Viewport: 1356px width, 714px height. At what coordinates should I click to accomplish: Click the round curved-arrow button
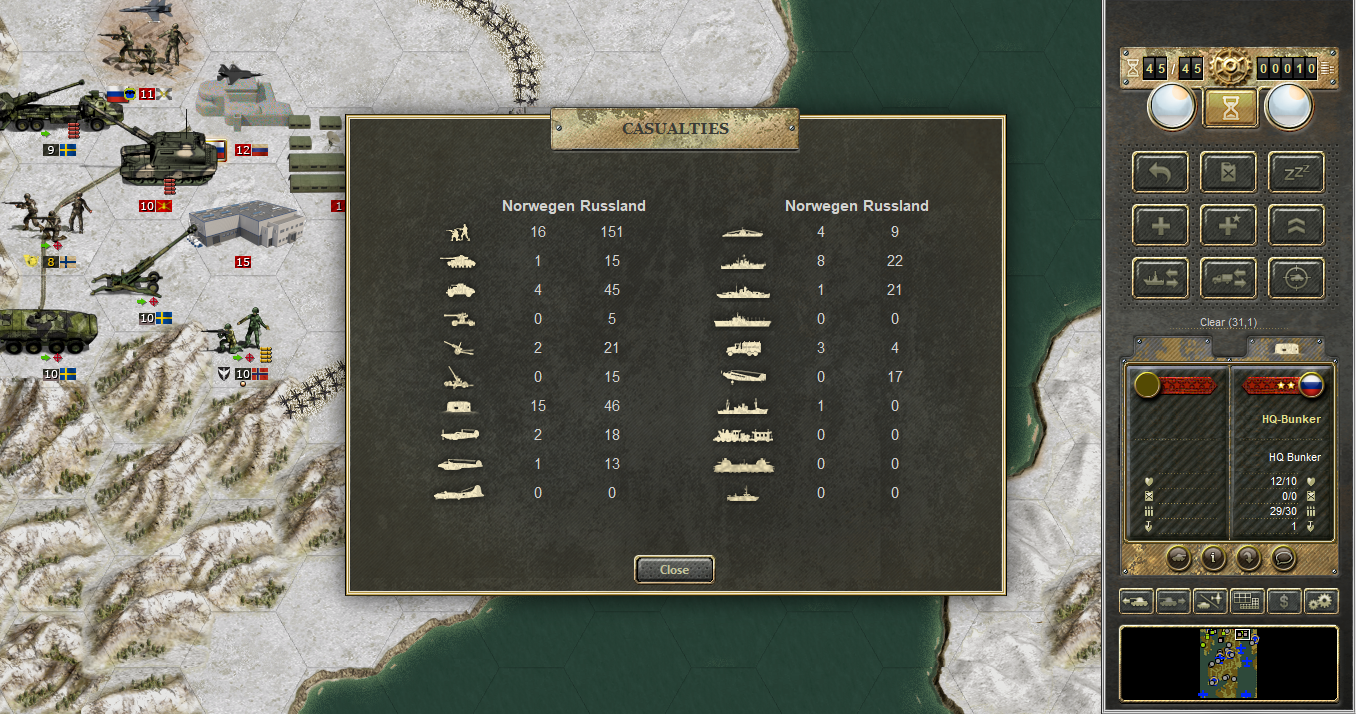(x=1249, y=558)
